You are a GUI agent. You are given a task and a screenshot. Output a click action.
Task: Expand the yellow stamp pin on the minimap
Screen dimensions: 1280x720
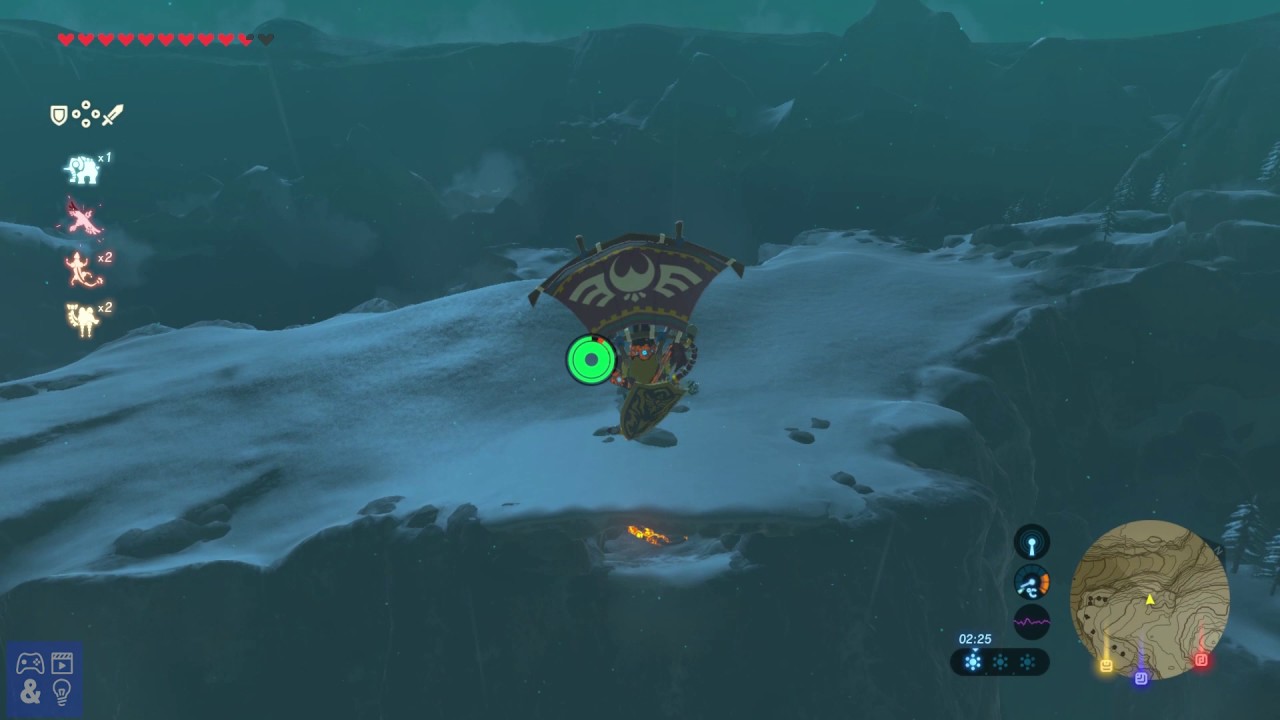pyautogui.click(x=1105, y=664)
